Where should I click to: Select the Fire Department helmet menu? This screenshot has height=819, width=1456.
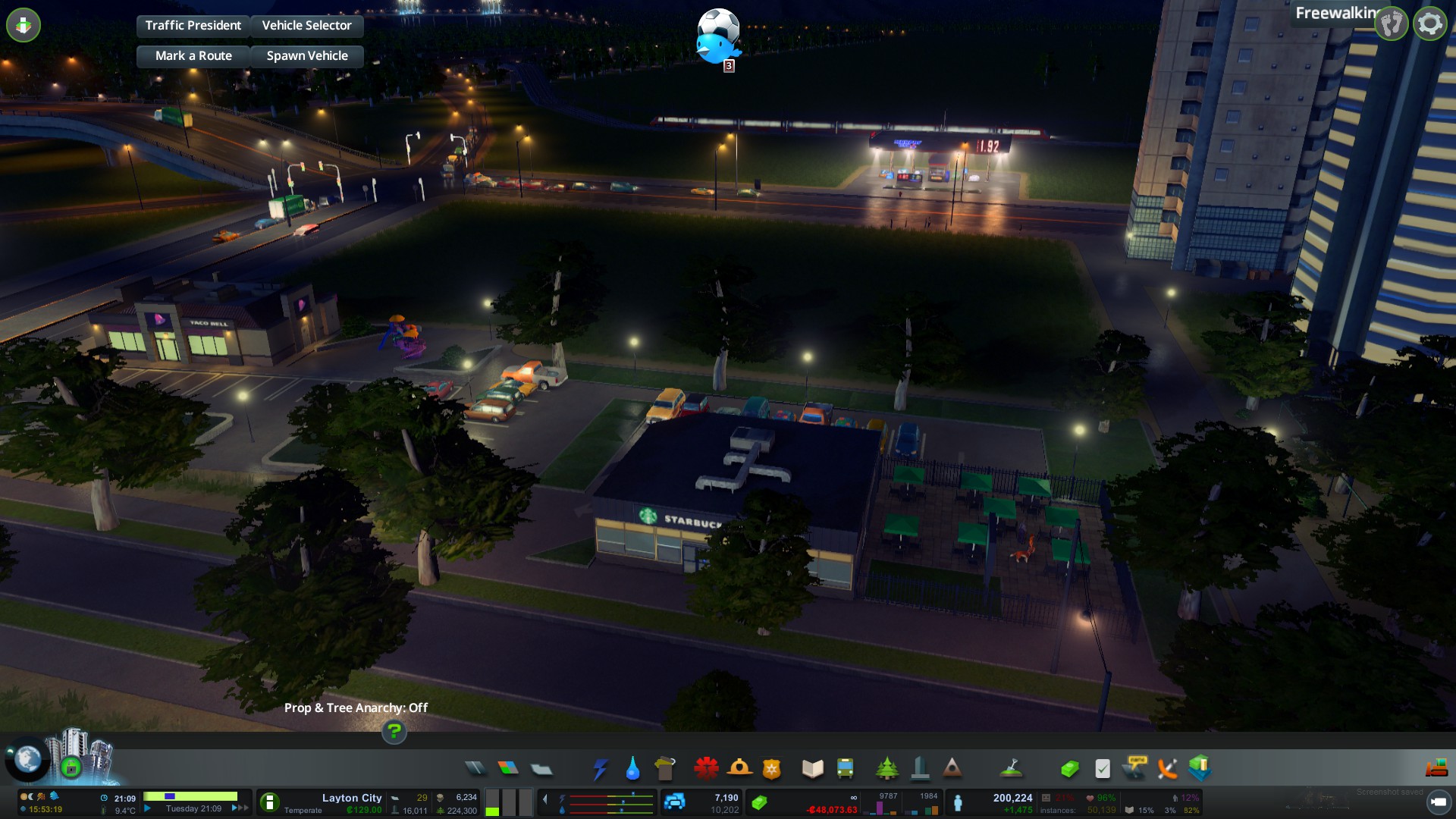click(739, 769)
